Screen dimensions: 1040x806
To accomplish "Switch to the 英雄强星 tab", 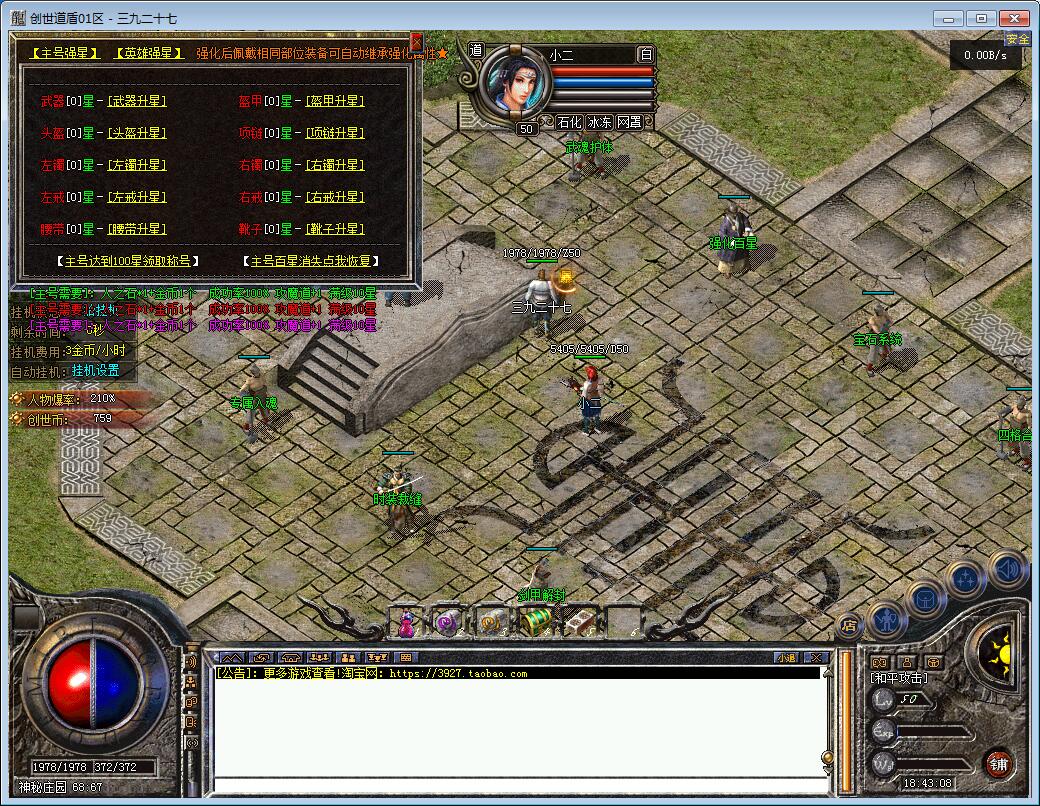I will coord(147,54).
